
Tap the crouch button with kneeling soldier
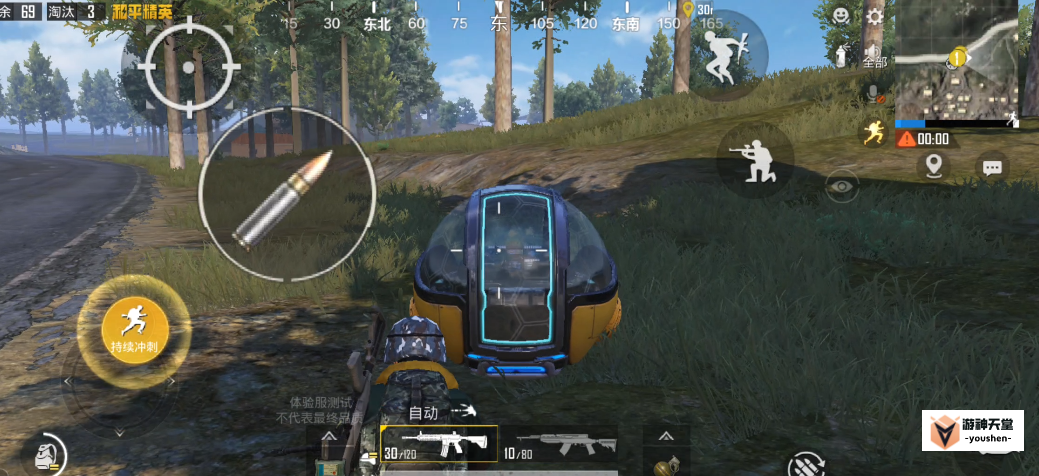(x=755, y=160)
